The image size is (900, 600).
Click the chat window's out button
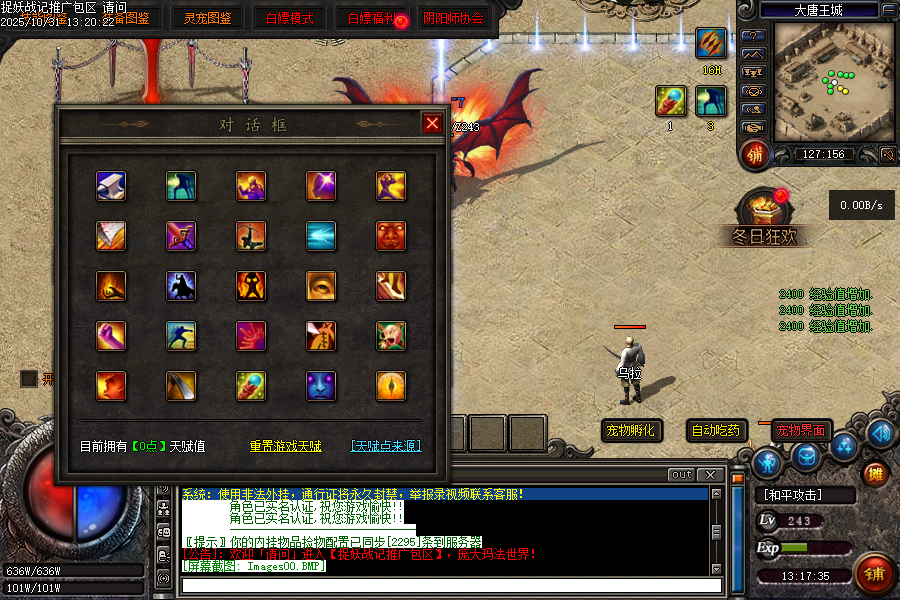[x=681, y=474]
